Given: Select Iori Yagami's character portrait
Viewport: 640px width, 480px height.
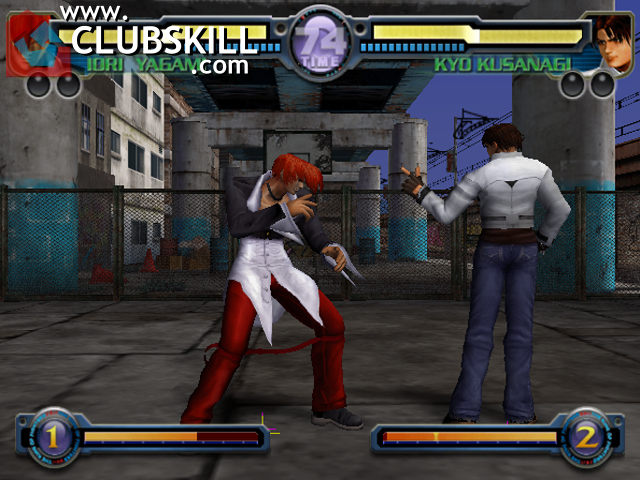Looking at the screenshot, I should pos(28,46).
